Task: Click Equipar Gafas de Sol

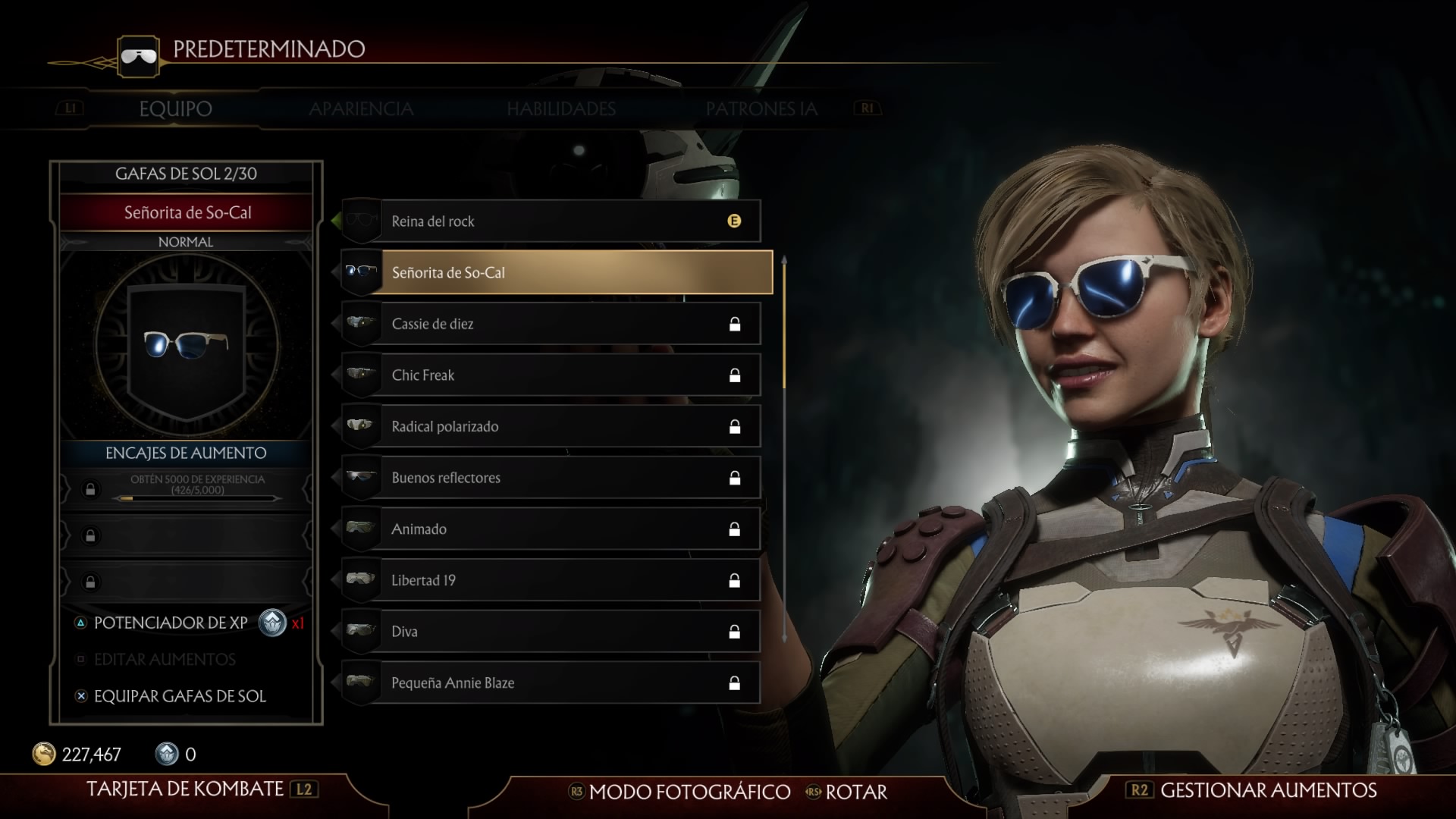Action: pyautogui.click(x=179, y=696)
